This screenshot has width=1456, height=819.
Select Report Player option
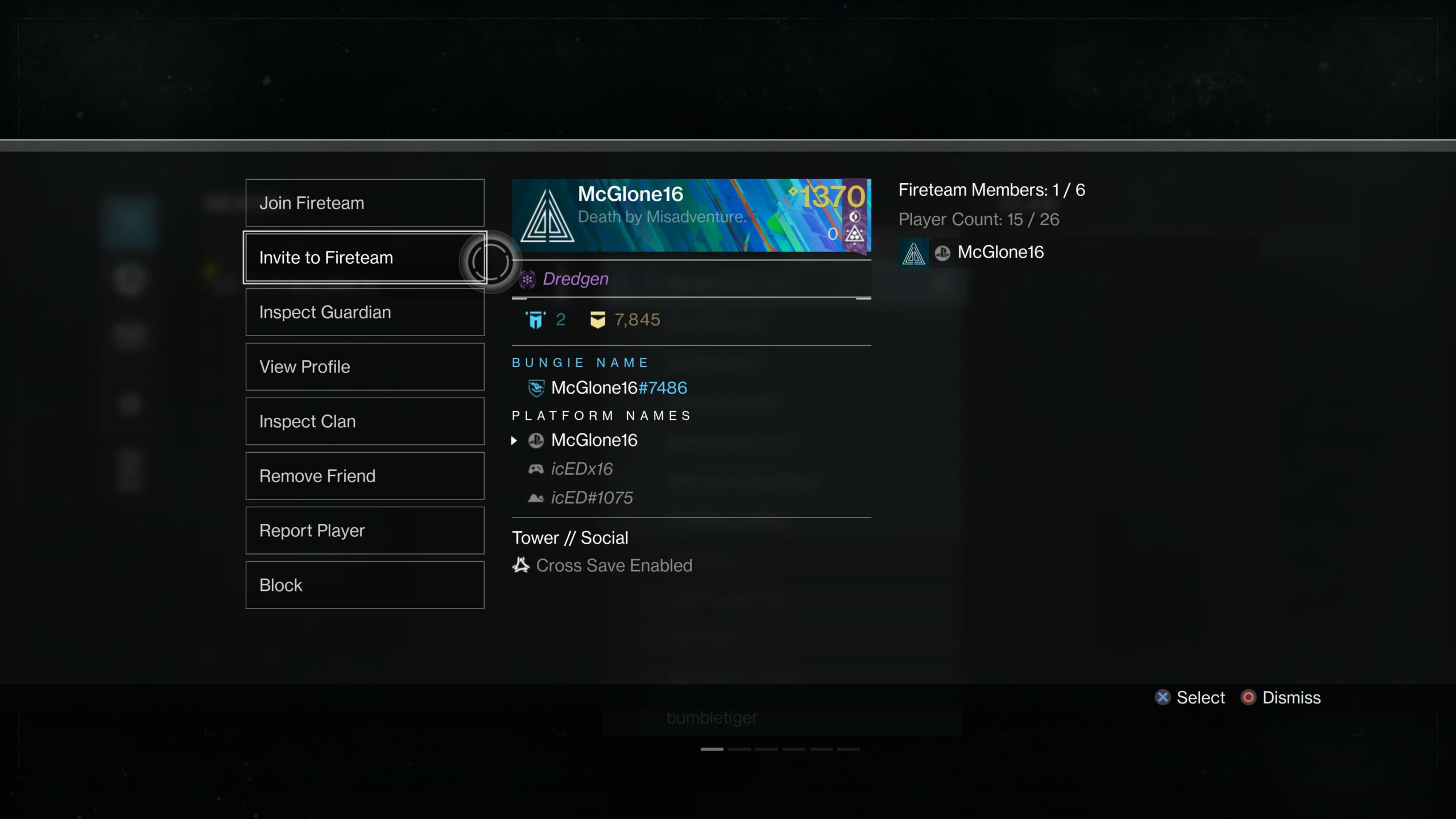click(364, 530)
